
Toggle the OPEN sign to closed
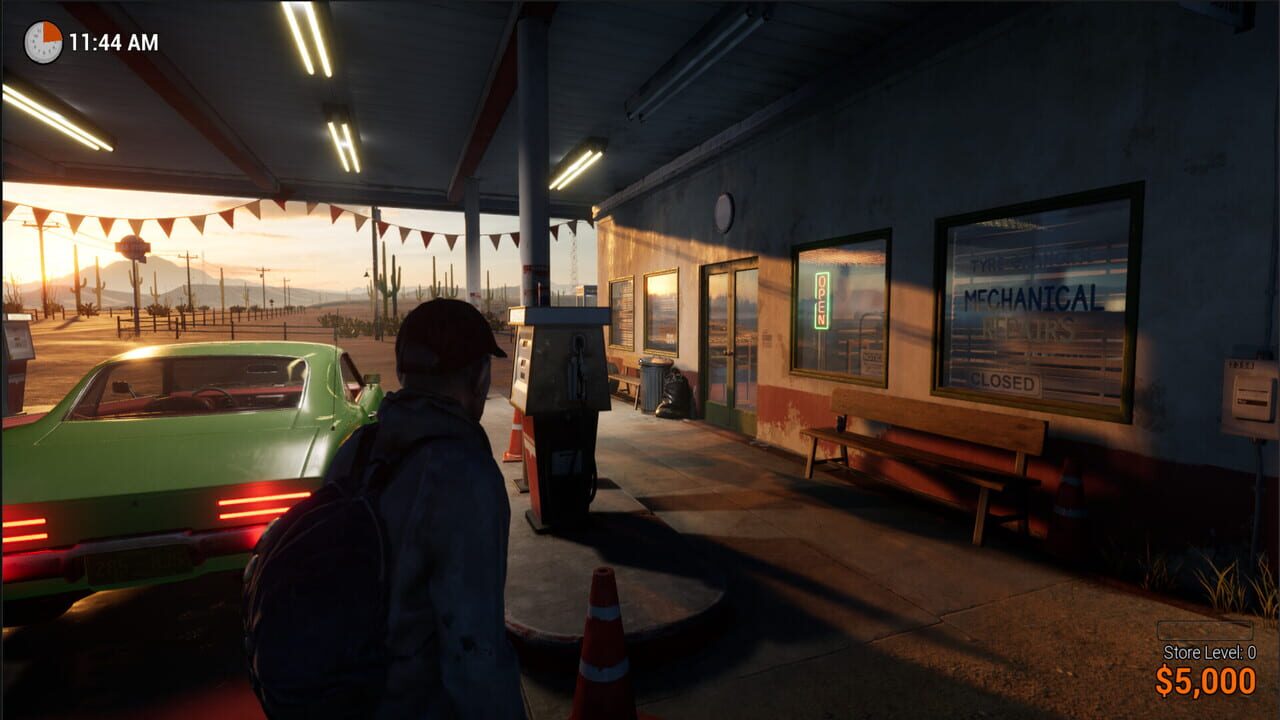(822, 298)
